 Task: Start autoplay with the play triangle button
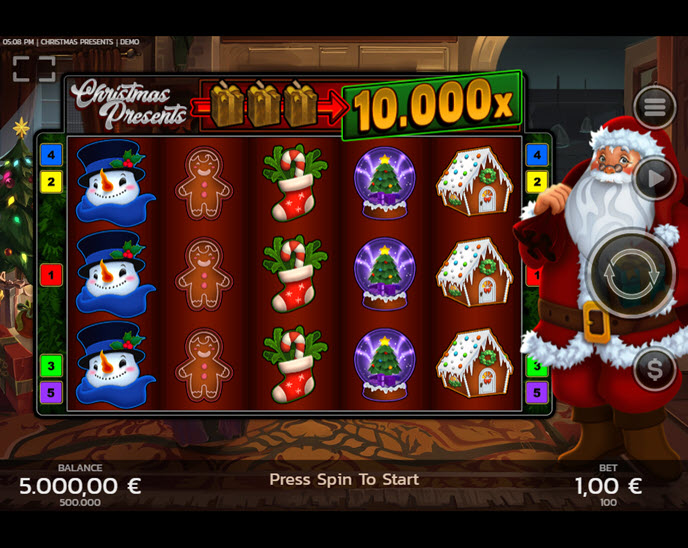click(654, 180)
